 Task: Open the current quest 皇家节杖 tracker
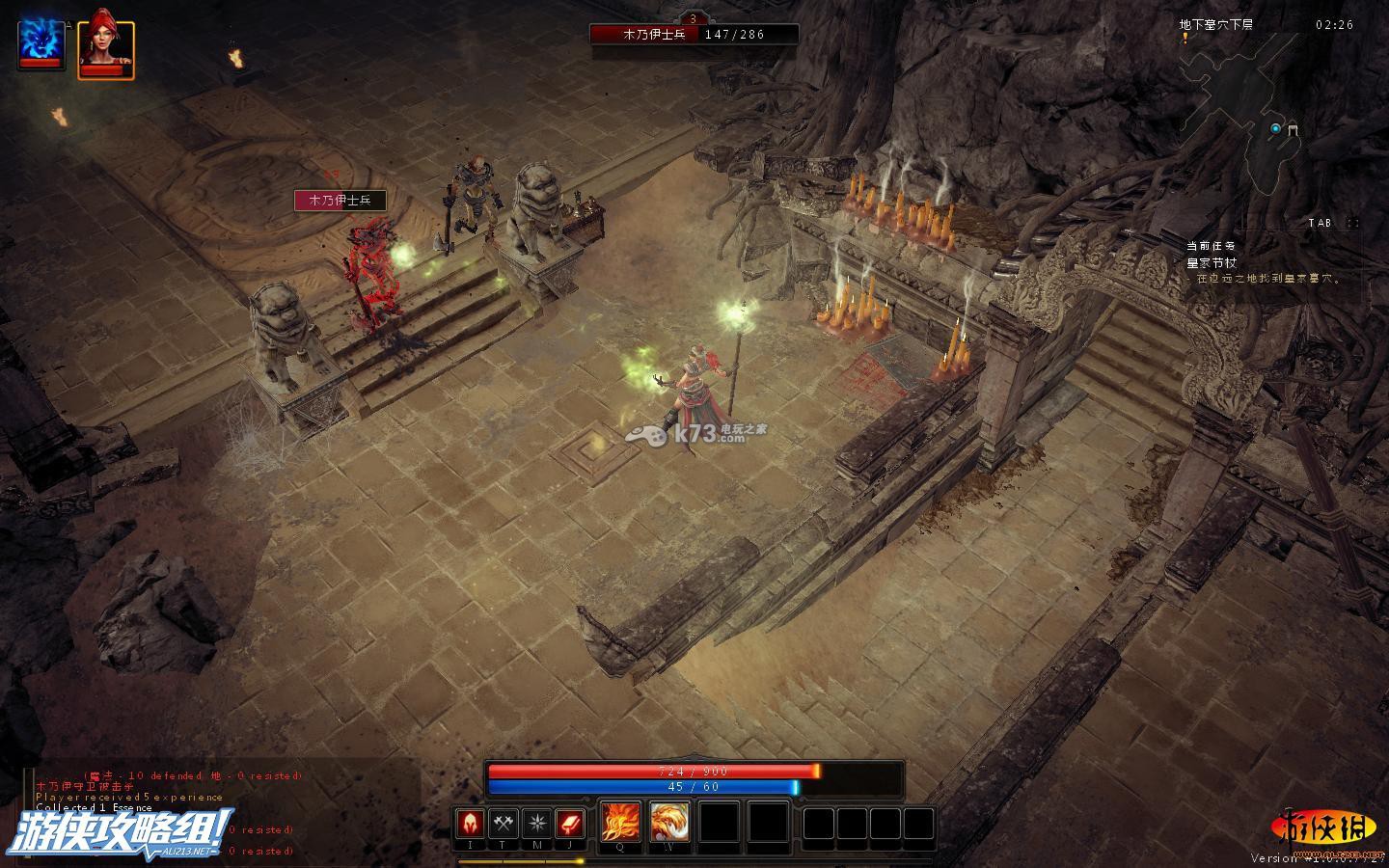coord(1212,262)
